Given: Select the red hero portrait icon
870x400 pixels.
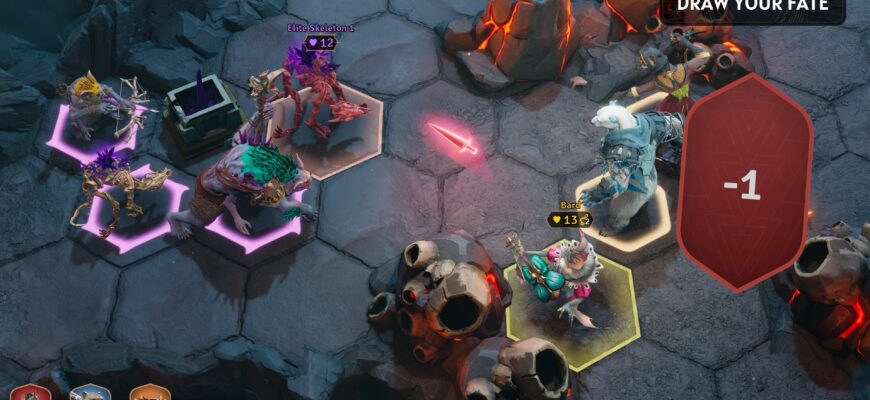Looking at the screenshot, I should [x=30, y=392].
